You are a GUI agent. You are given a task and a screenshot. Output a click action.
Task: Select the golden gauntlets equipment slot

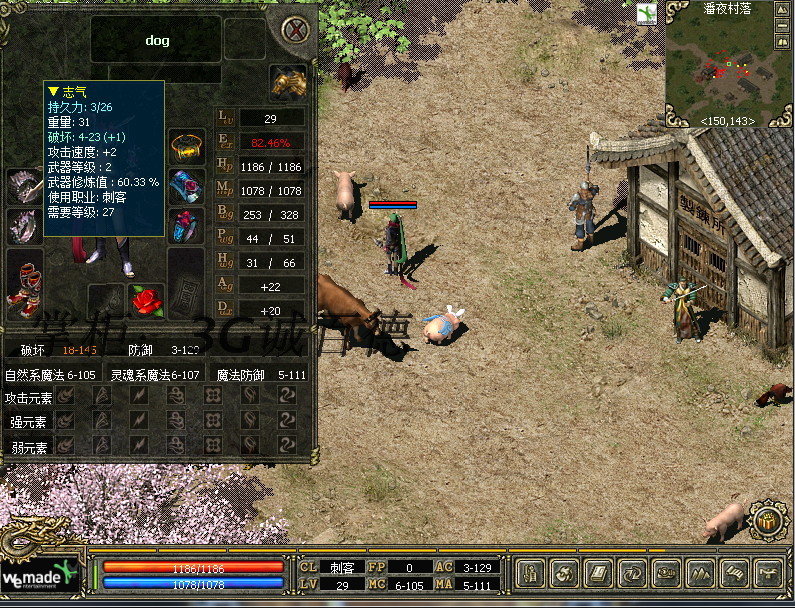point(288,84)
